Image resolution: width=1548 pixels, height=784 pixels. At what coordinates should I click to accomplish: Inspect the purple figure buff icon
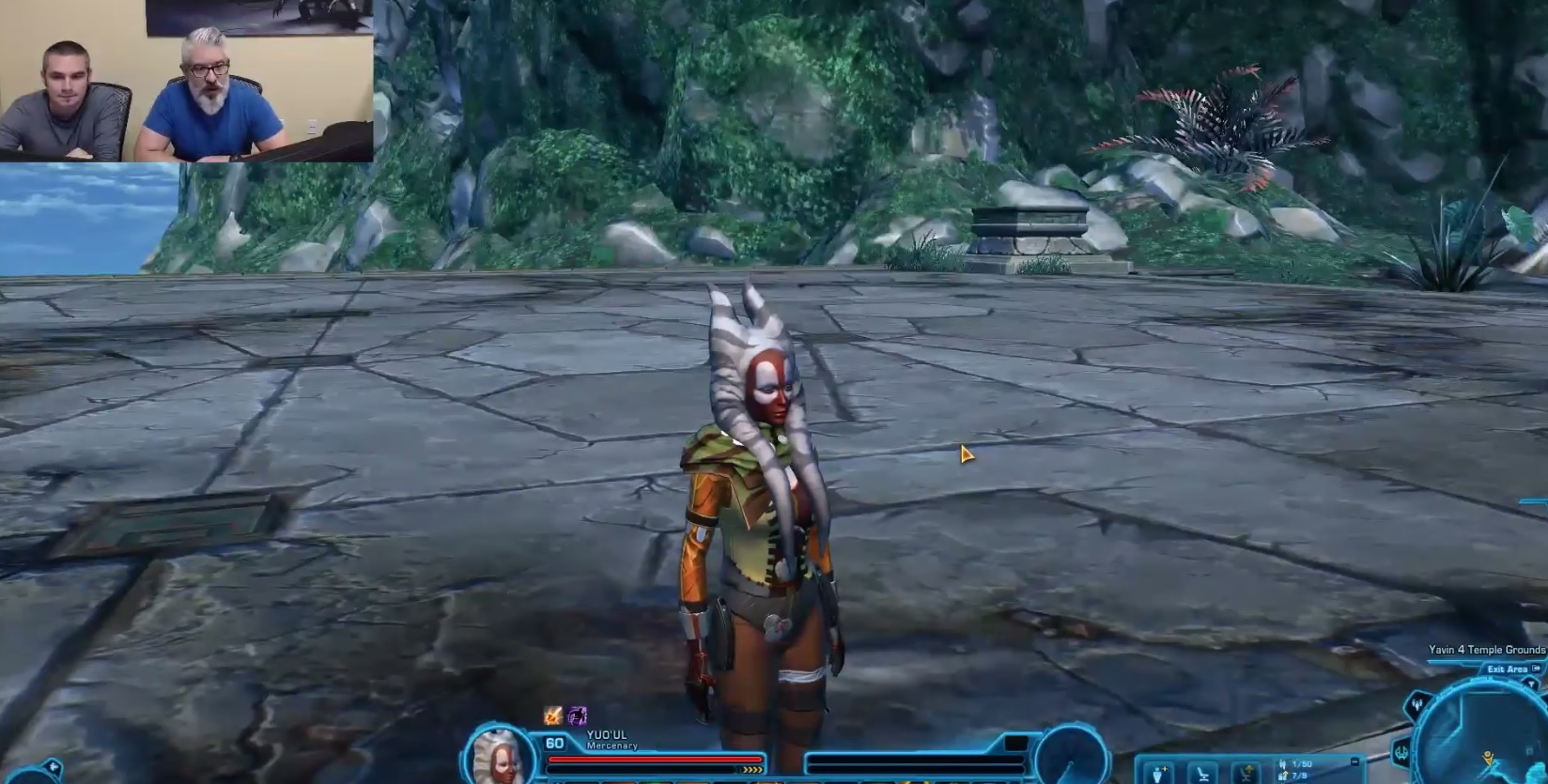click(x=577, y=716)
